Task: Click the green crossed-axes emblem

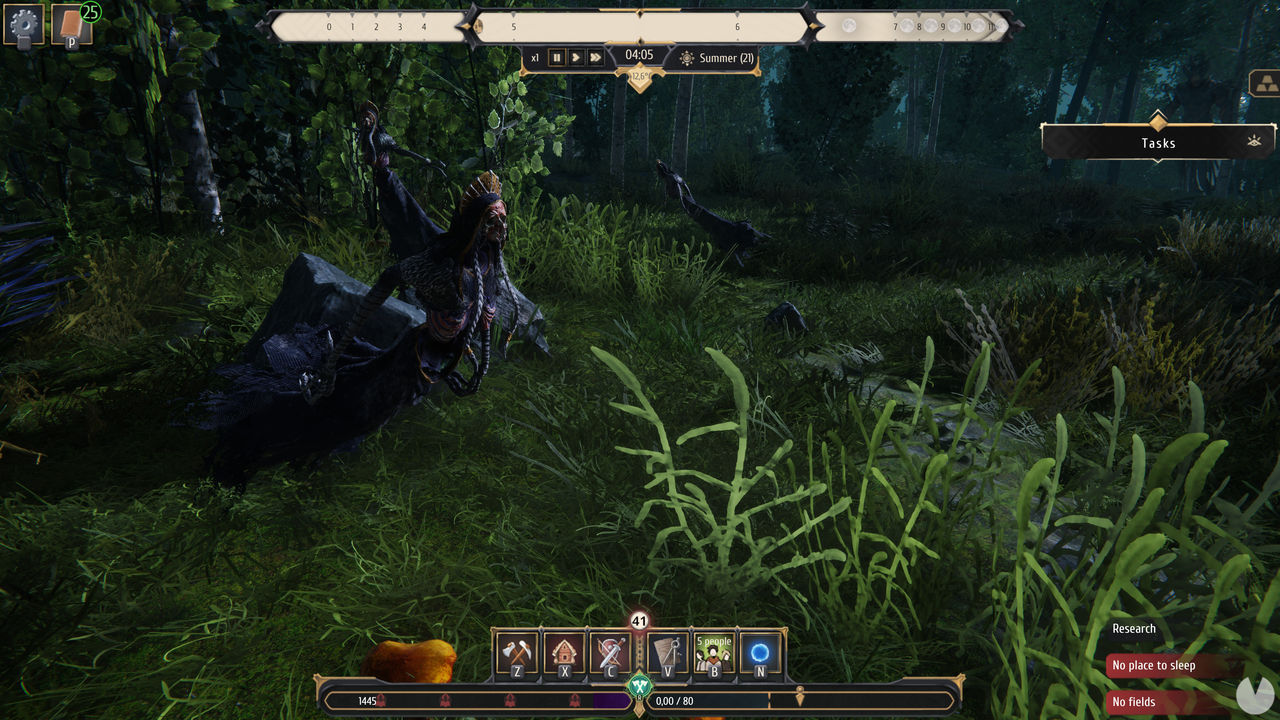Action: click(640, 687)
